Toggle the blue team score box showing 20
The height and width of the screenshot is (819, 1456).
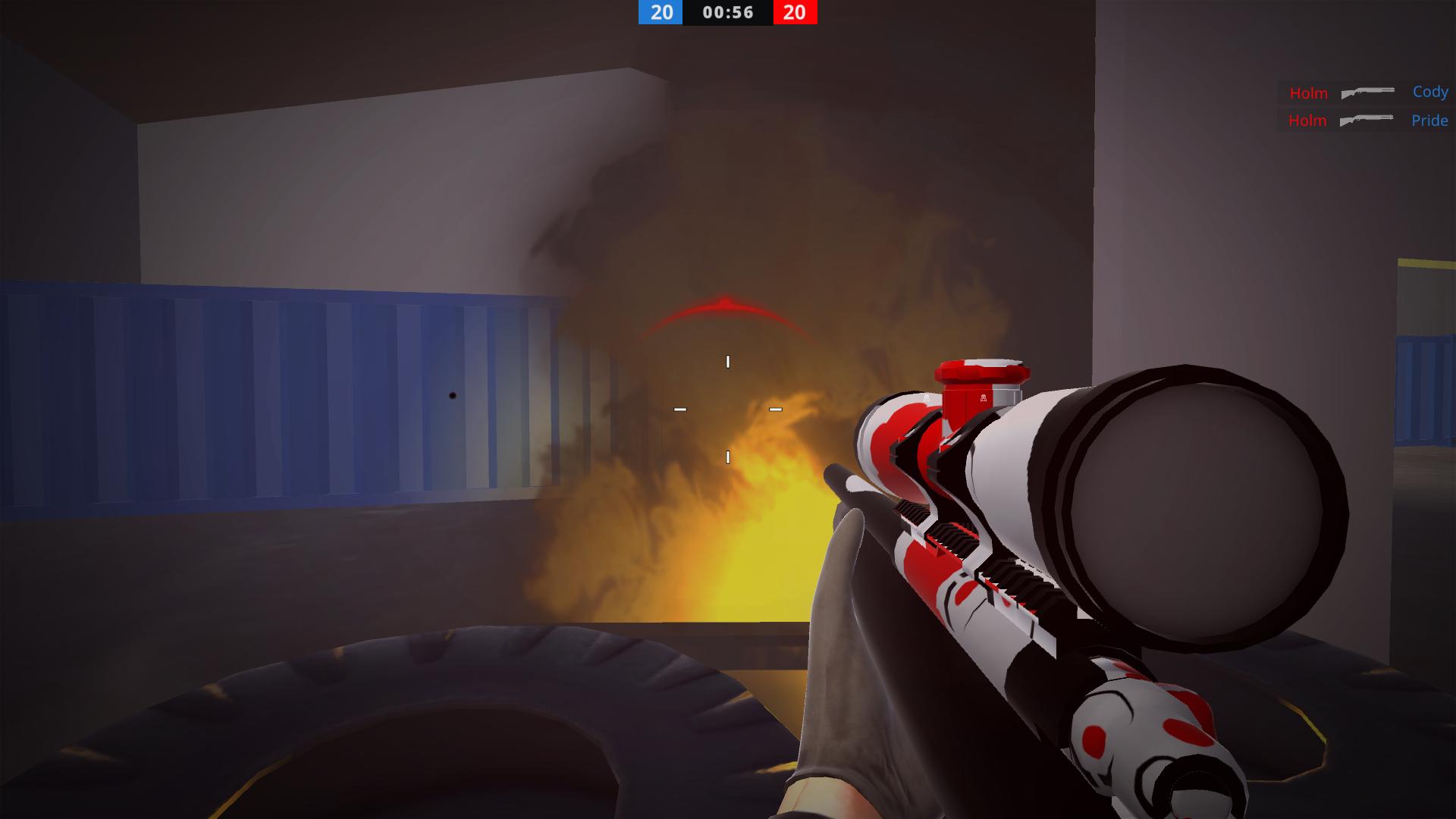[x=659, y=13]
